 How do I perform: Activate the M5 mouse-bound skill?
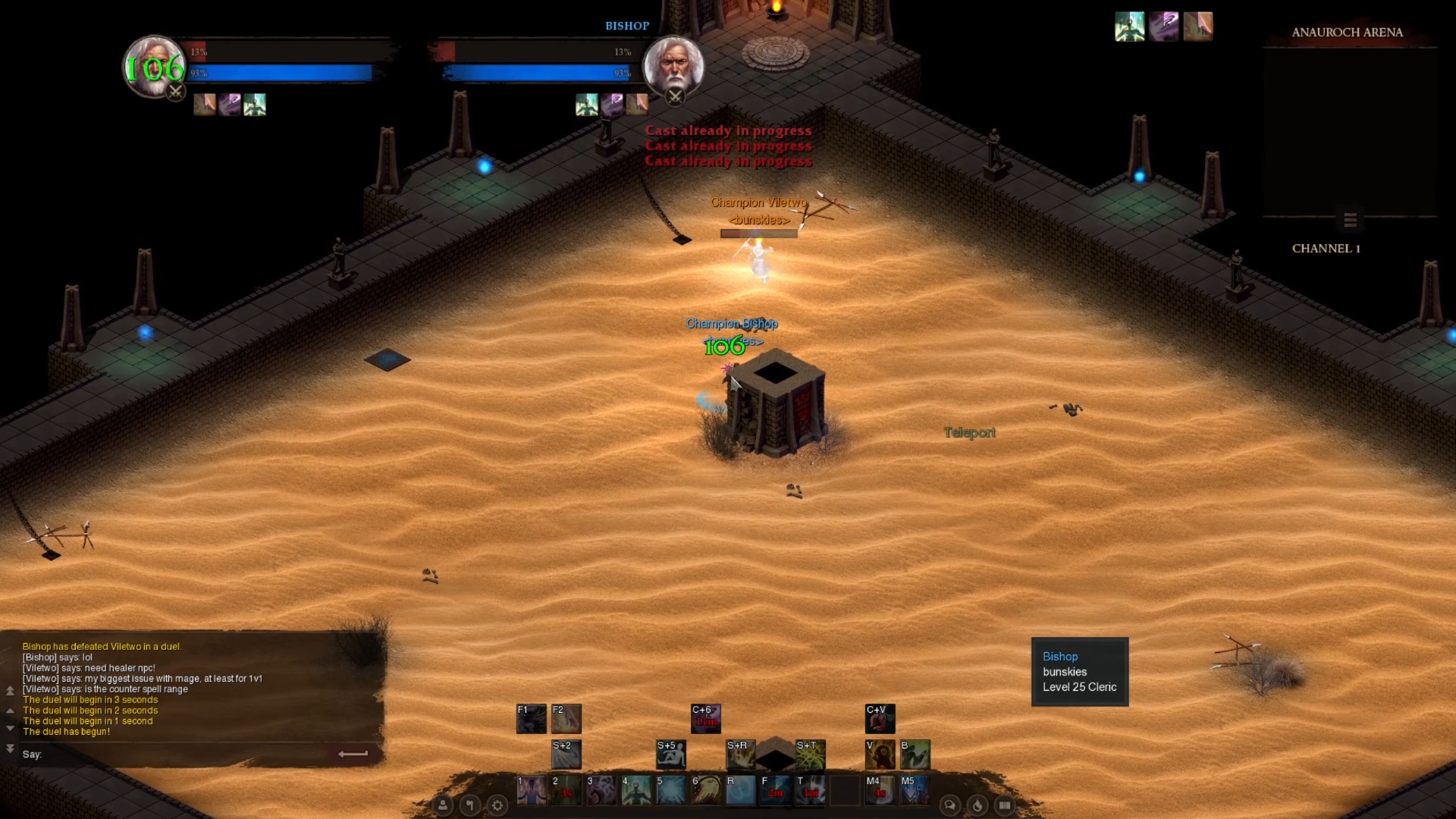915,790
